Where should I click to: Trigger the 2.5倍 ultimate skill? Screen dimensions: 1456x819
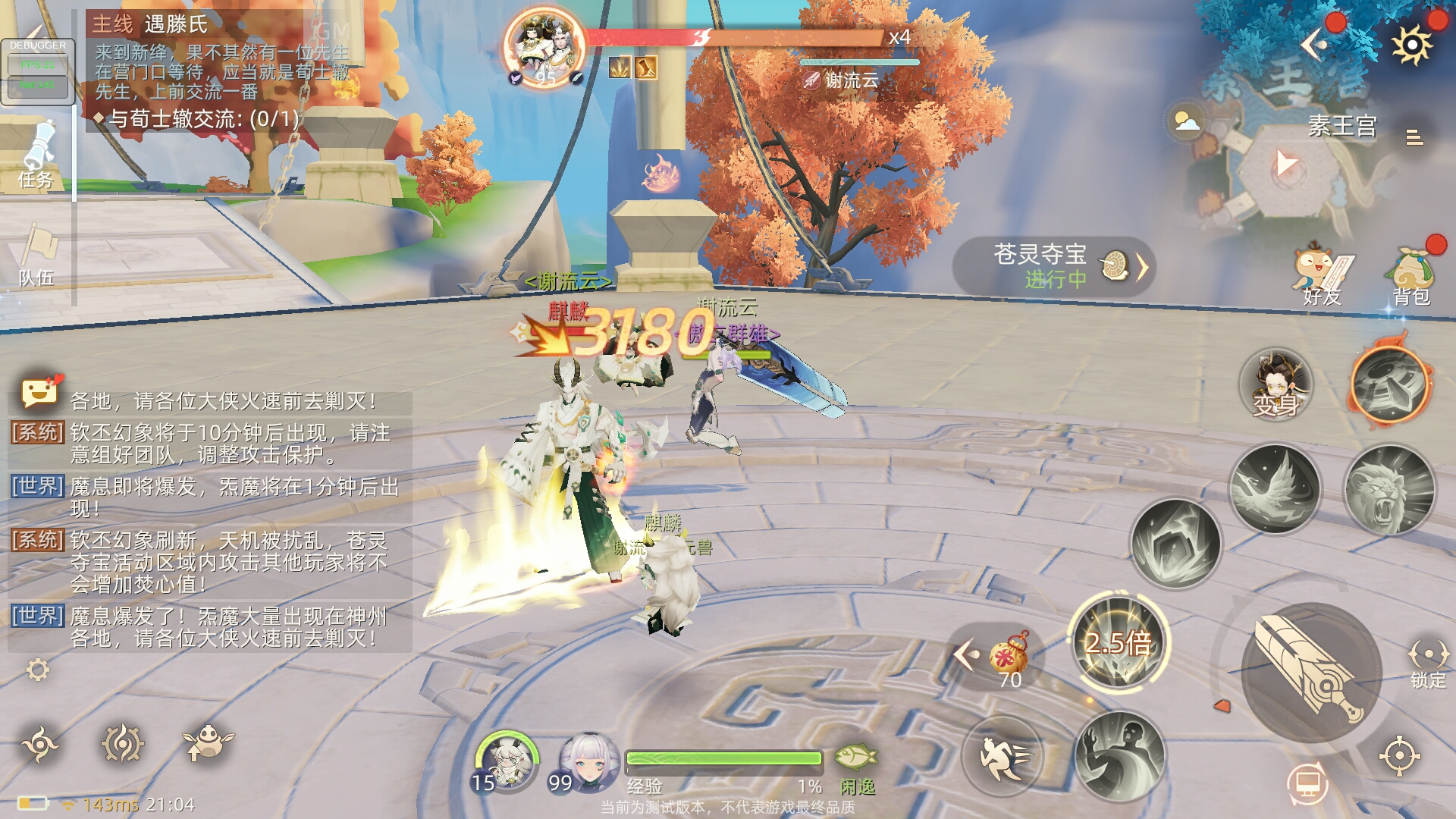(x=1119, y=641)
